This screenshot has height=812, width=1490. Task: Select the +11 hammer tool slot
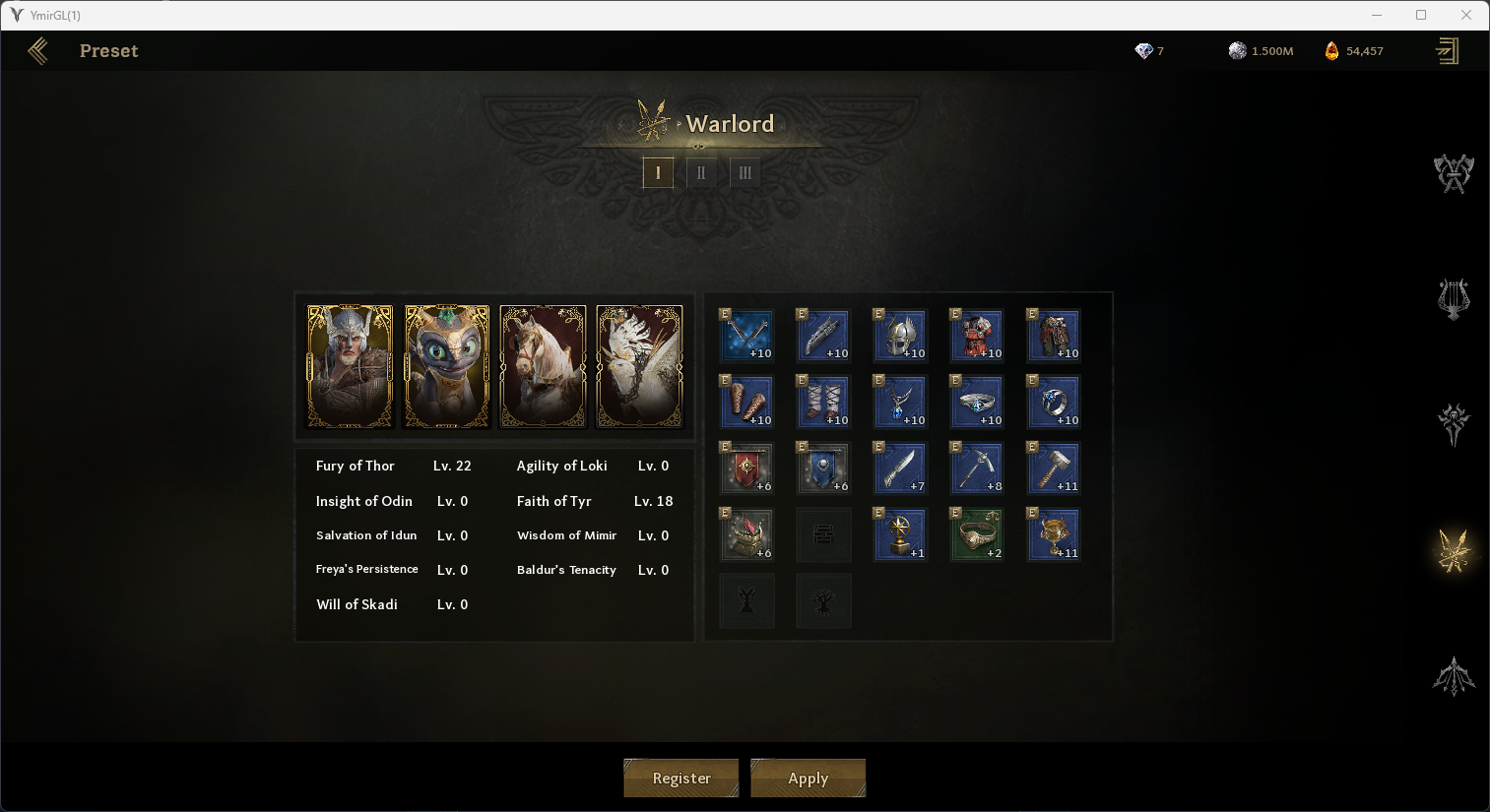click(1054, 468)
